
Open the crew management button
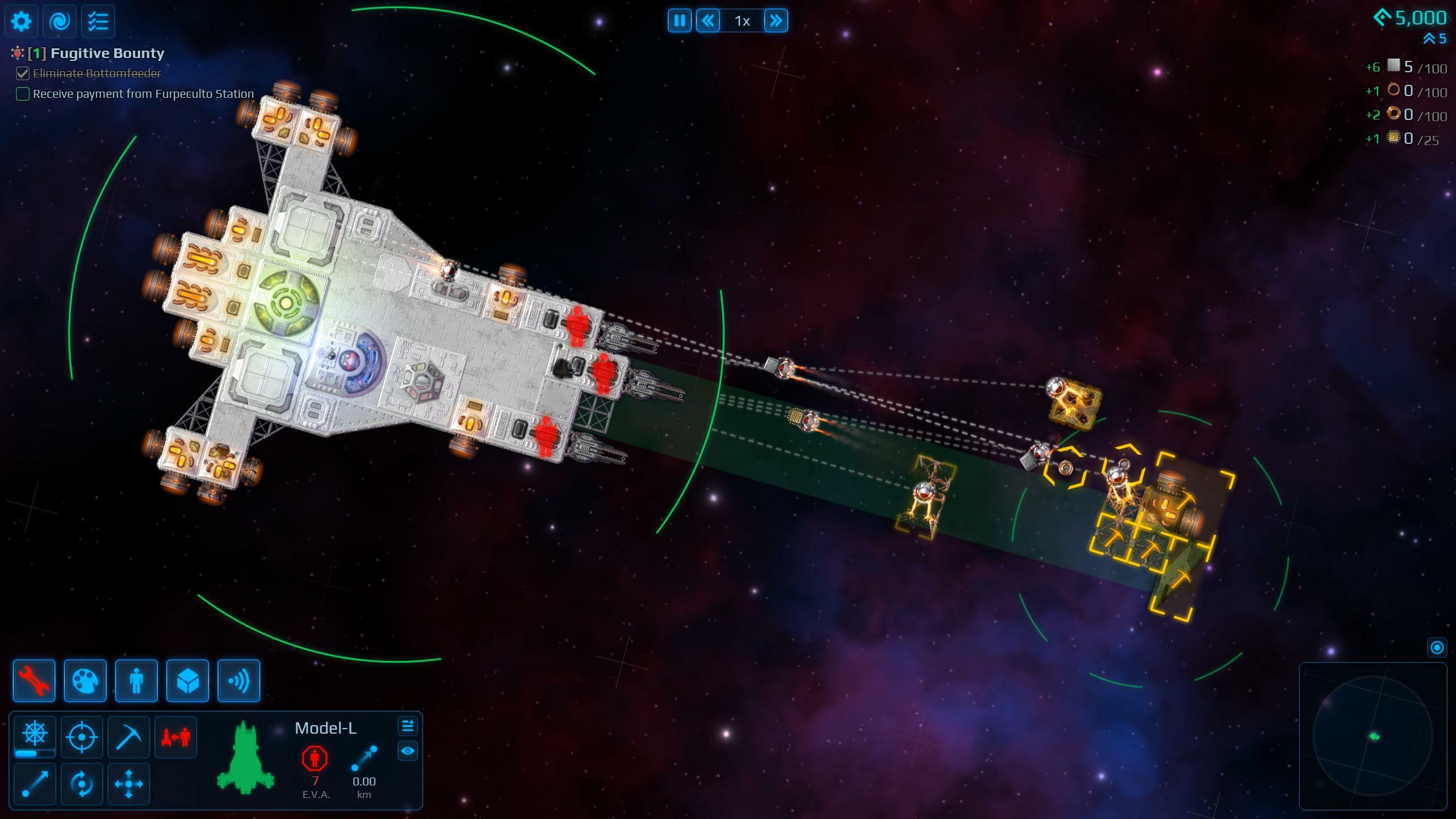(x=136, y=681)
